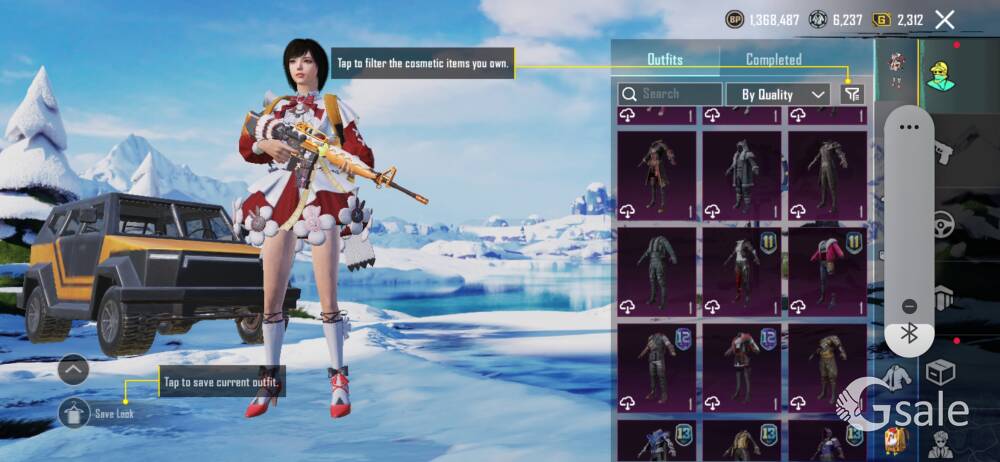
Task: Tap the minus button on the floating overlay
Action: pyautogui.click(x=909, y=306)
